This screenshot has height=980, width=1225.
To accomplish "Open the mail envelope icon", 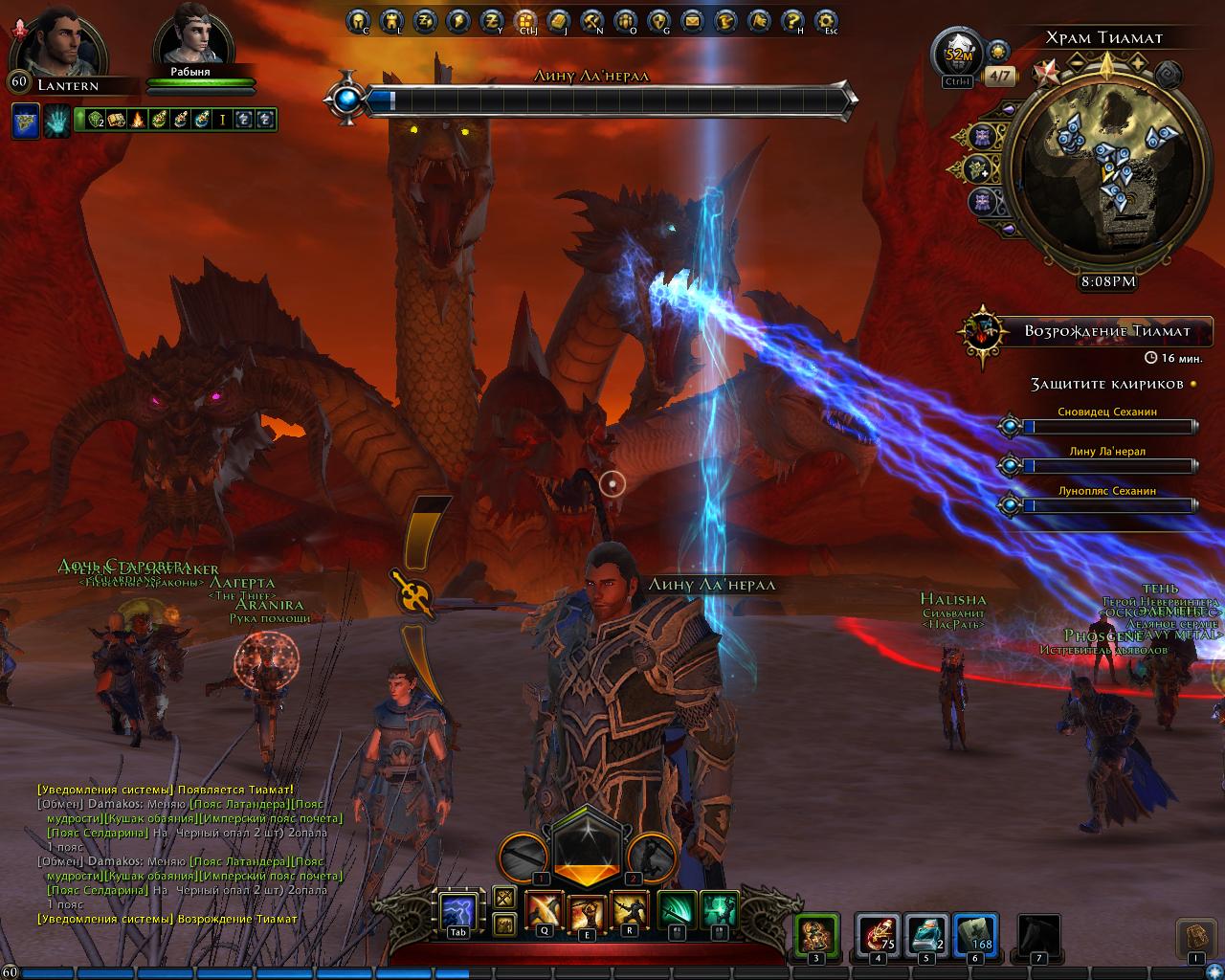I will pyautogui.click(x=691, y=19).
